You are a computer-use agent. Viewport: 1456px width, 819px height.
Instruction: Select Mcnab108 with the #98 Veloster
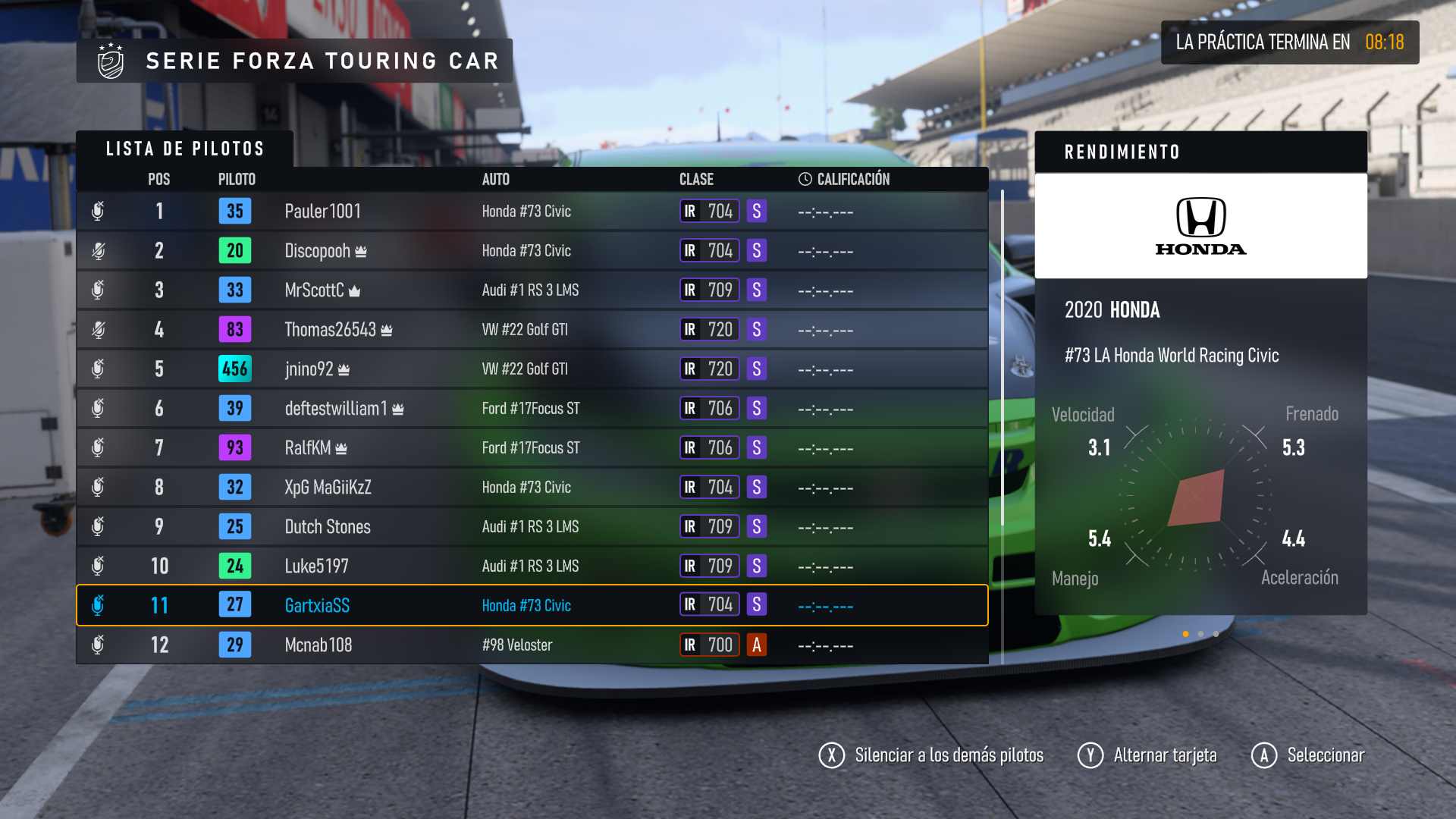point(531,645)
